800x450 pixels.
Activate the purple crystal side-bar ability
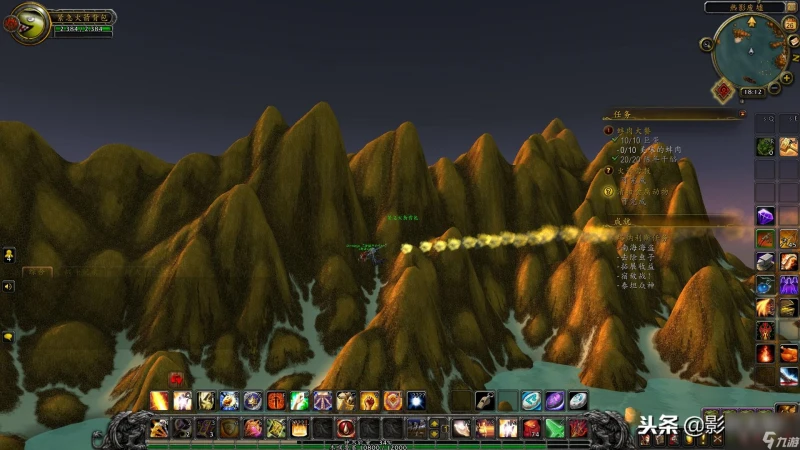765,215
